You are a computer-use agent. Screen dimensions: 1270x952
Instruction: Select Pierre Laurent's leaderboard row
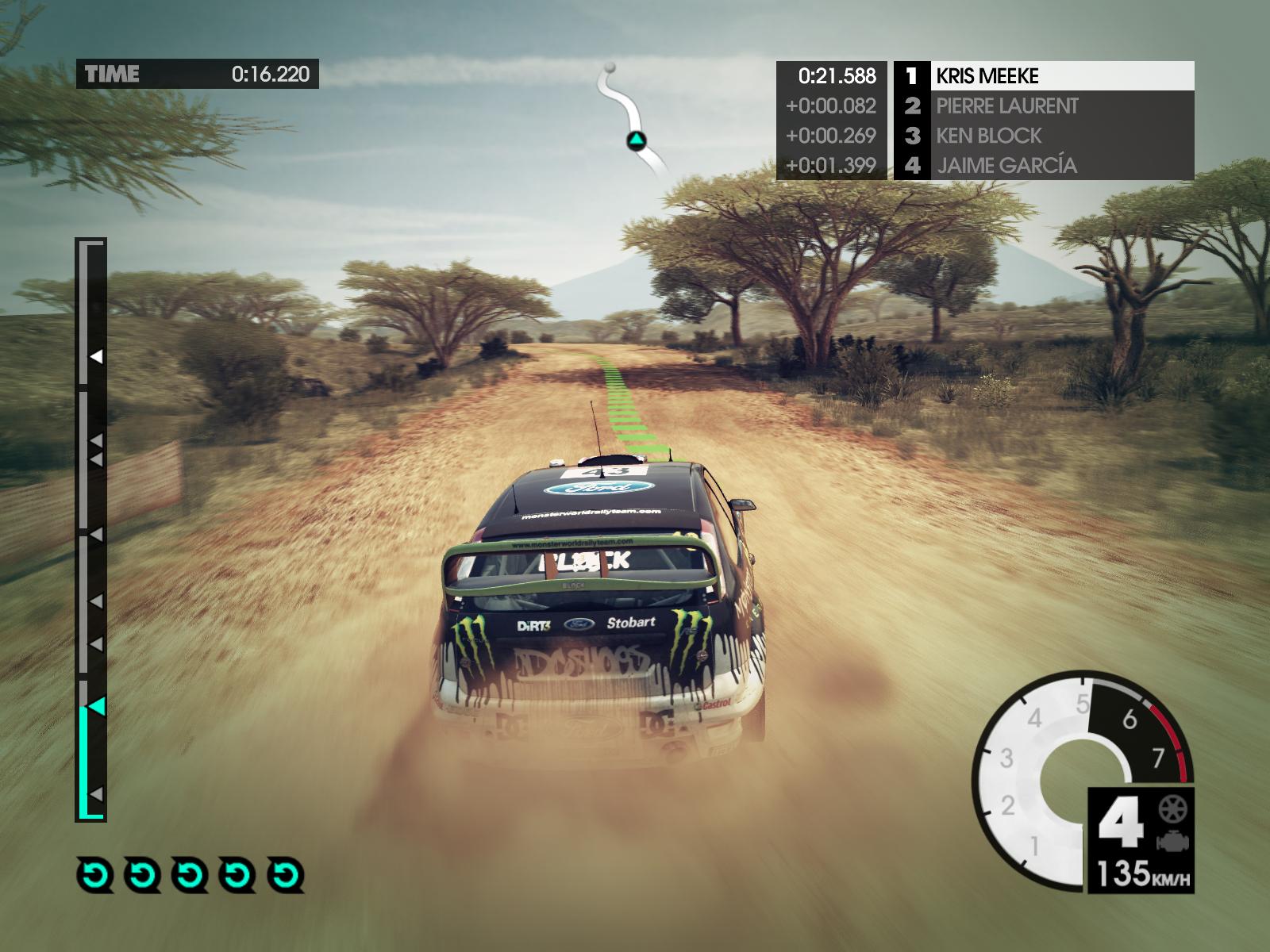click(1043, 106)
